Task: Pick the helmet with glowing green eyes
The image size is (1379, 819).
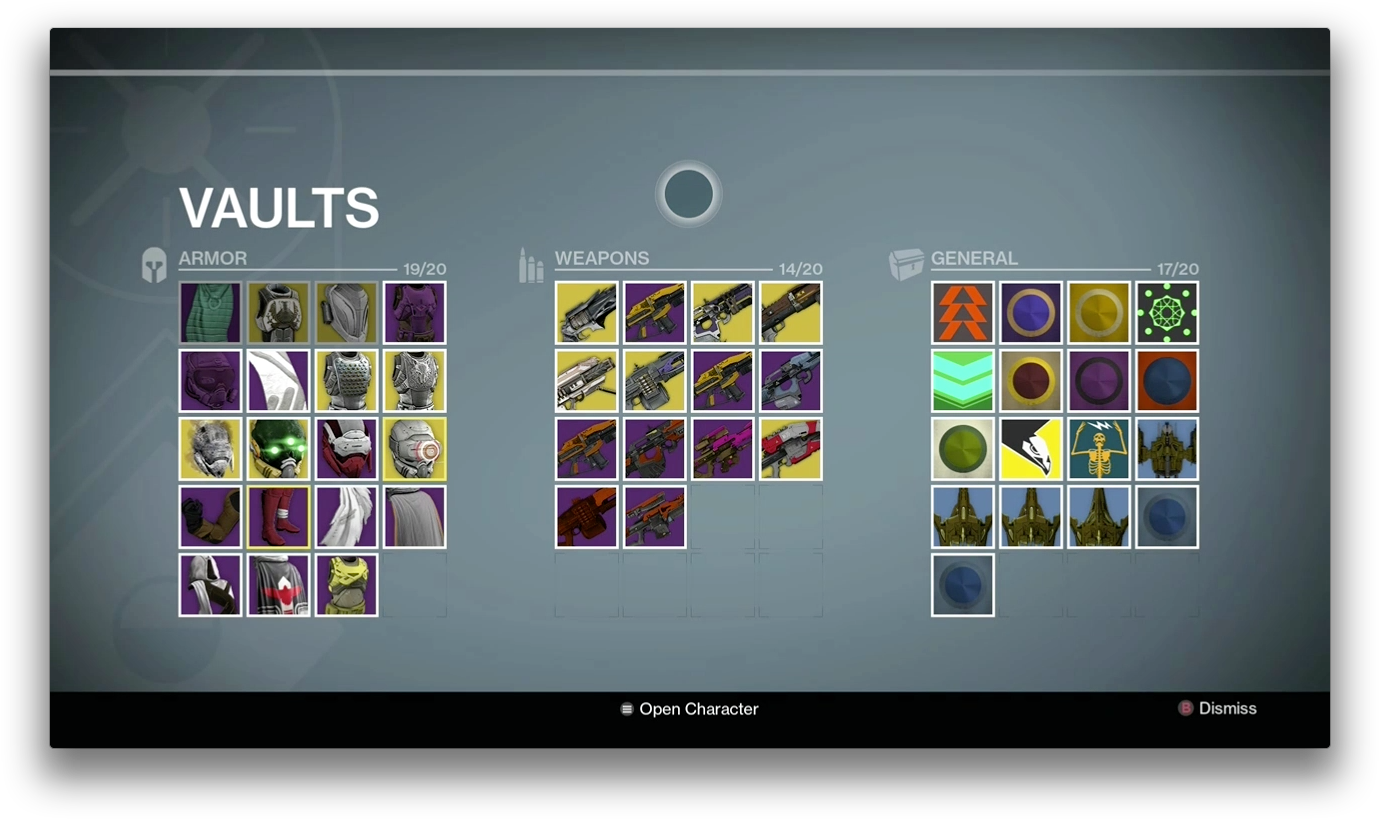Action: (x=278, y=449)
